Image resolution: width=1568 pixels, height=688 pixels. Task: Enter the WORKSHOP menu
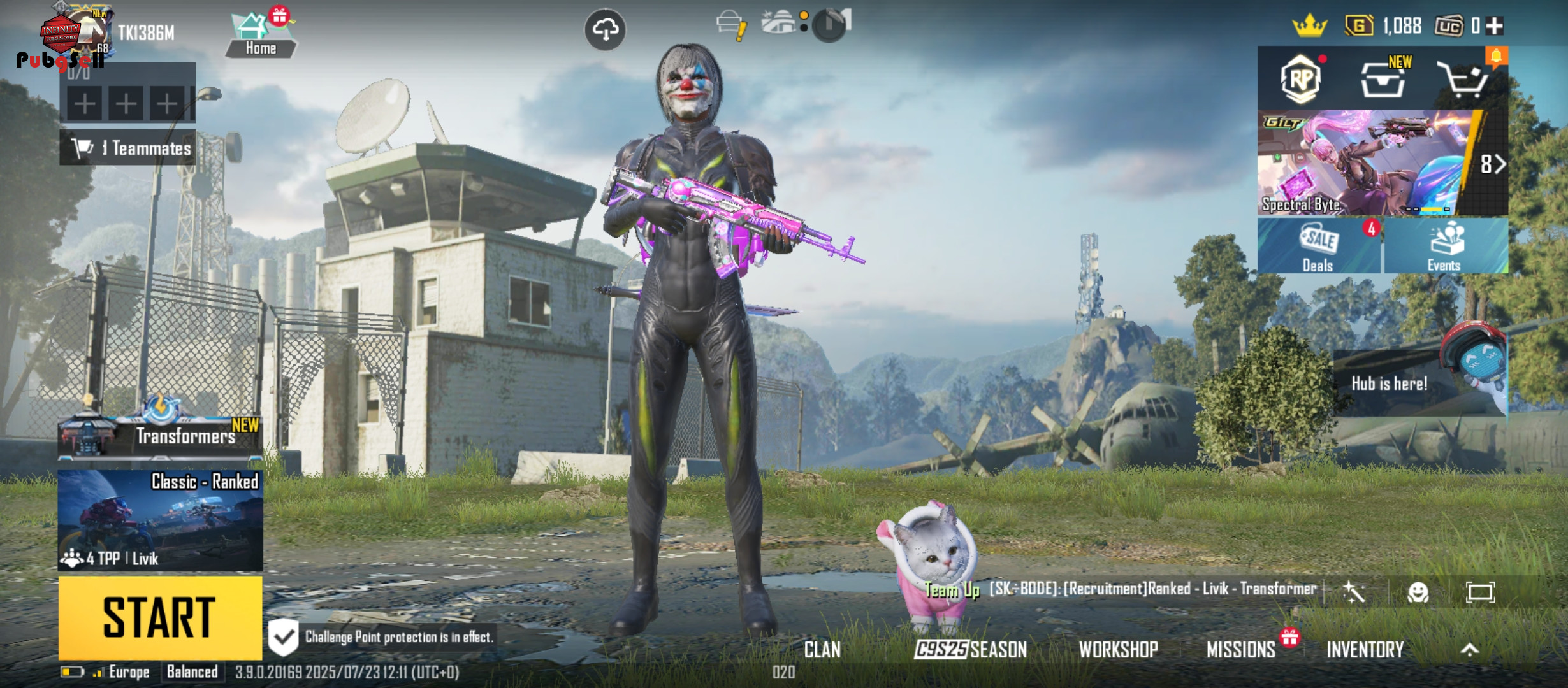coord(1118,649)
